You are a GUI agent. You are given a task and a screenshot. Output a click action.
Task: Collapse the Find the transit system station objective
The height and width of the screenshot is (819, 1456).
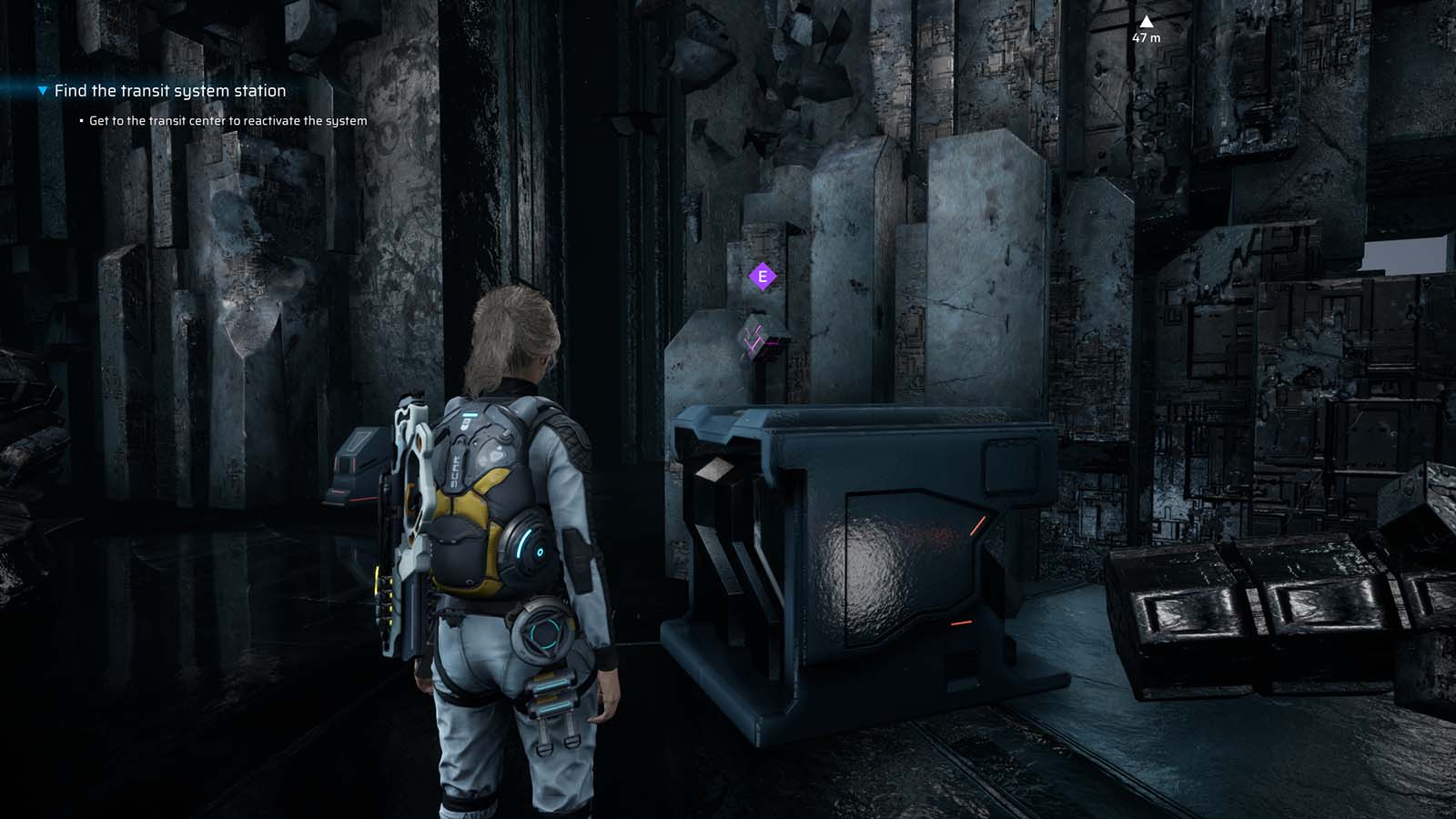pos(40,91)
